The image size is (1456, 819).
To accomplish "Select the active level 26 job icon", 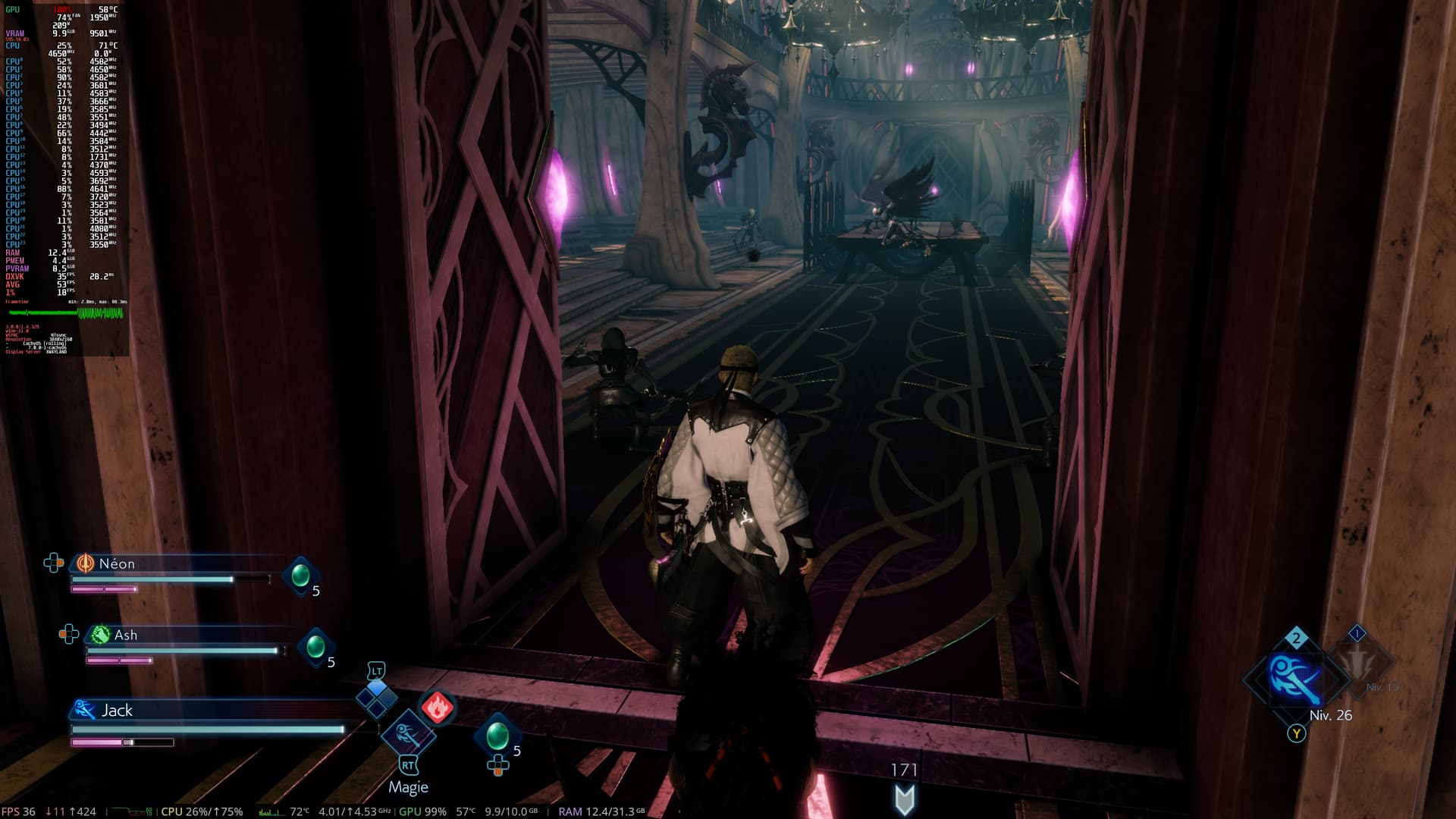I will pyautogui.click(x=1295, y=679).
